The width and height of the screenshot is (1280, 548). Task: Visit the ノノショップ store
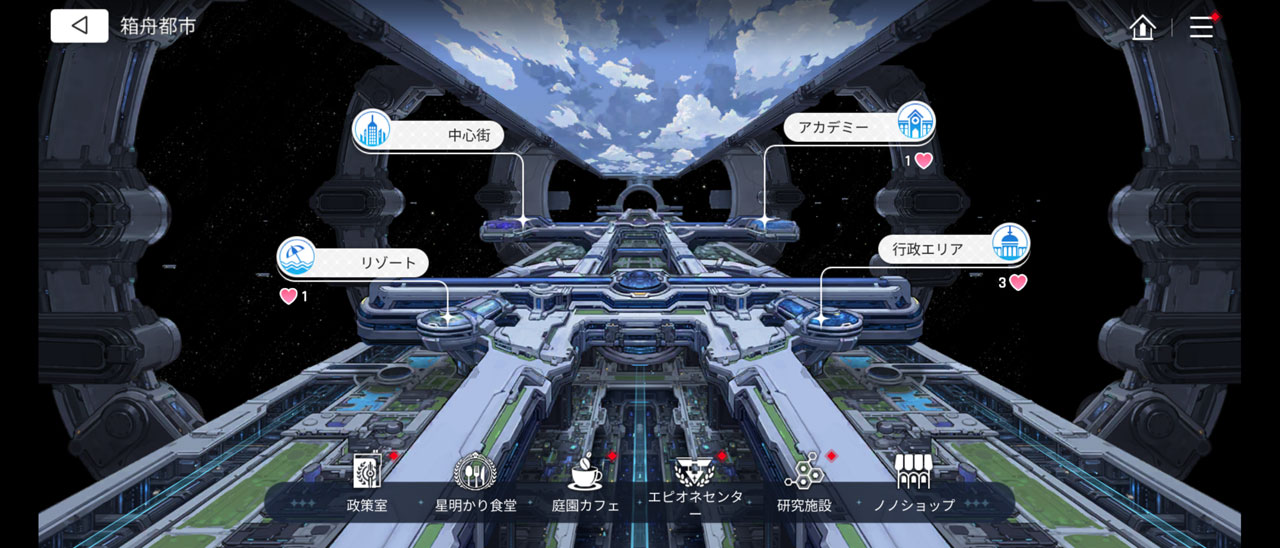(912, 483)
